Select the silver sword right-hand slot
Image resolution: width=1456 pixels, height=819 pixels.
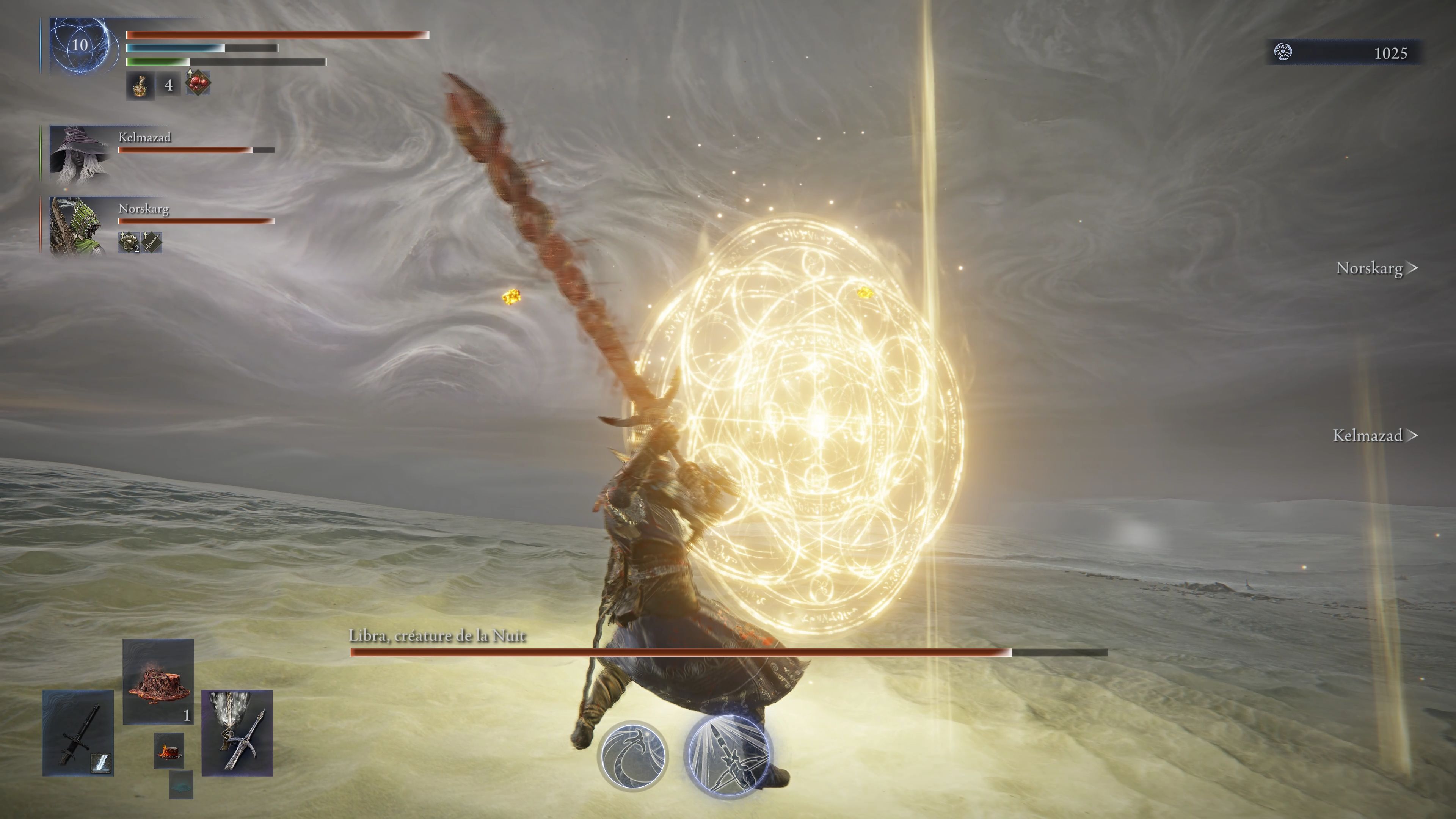[237, 733]
